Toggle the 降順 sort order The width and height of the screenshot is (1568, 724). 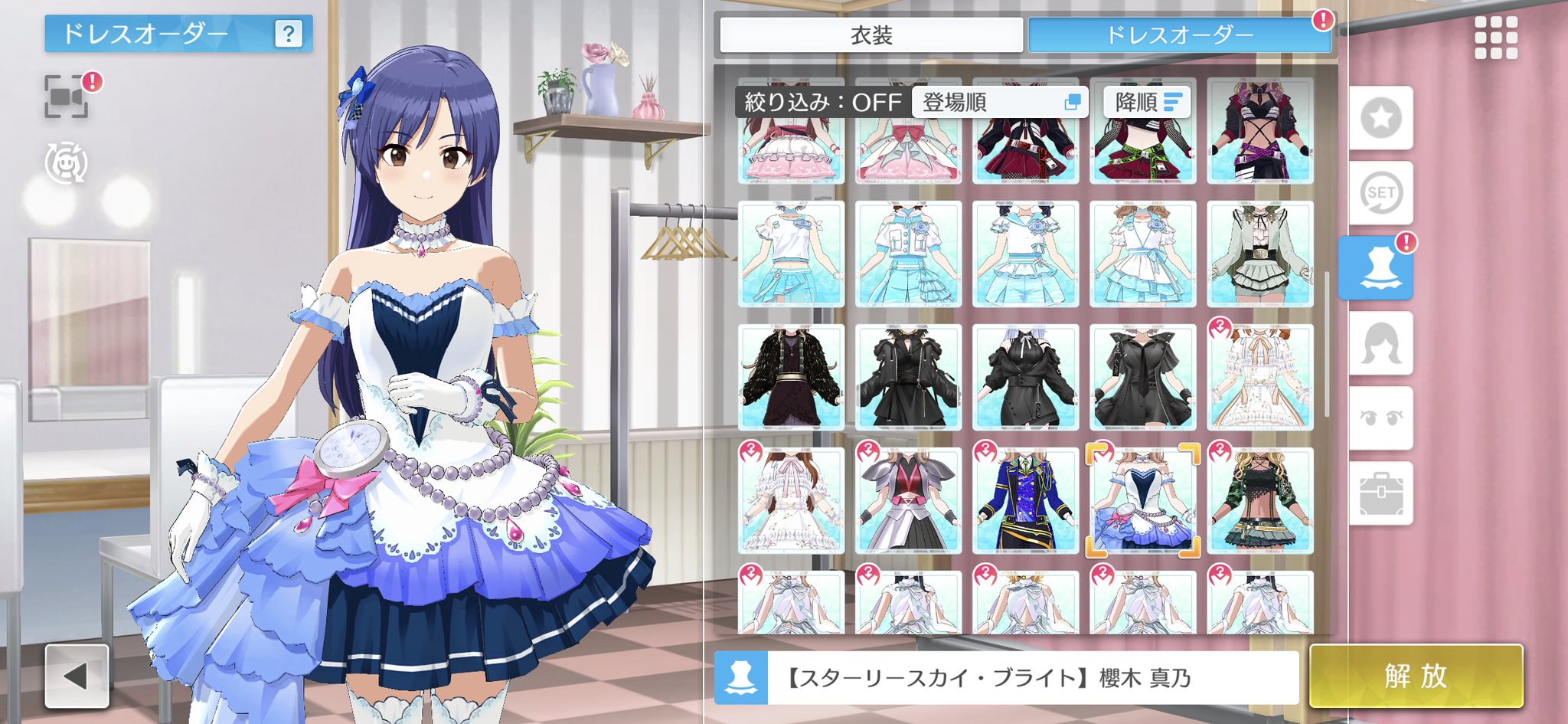click(1147, 102)
